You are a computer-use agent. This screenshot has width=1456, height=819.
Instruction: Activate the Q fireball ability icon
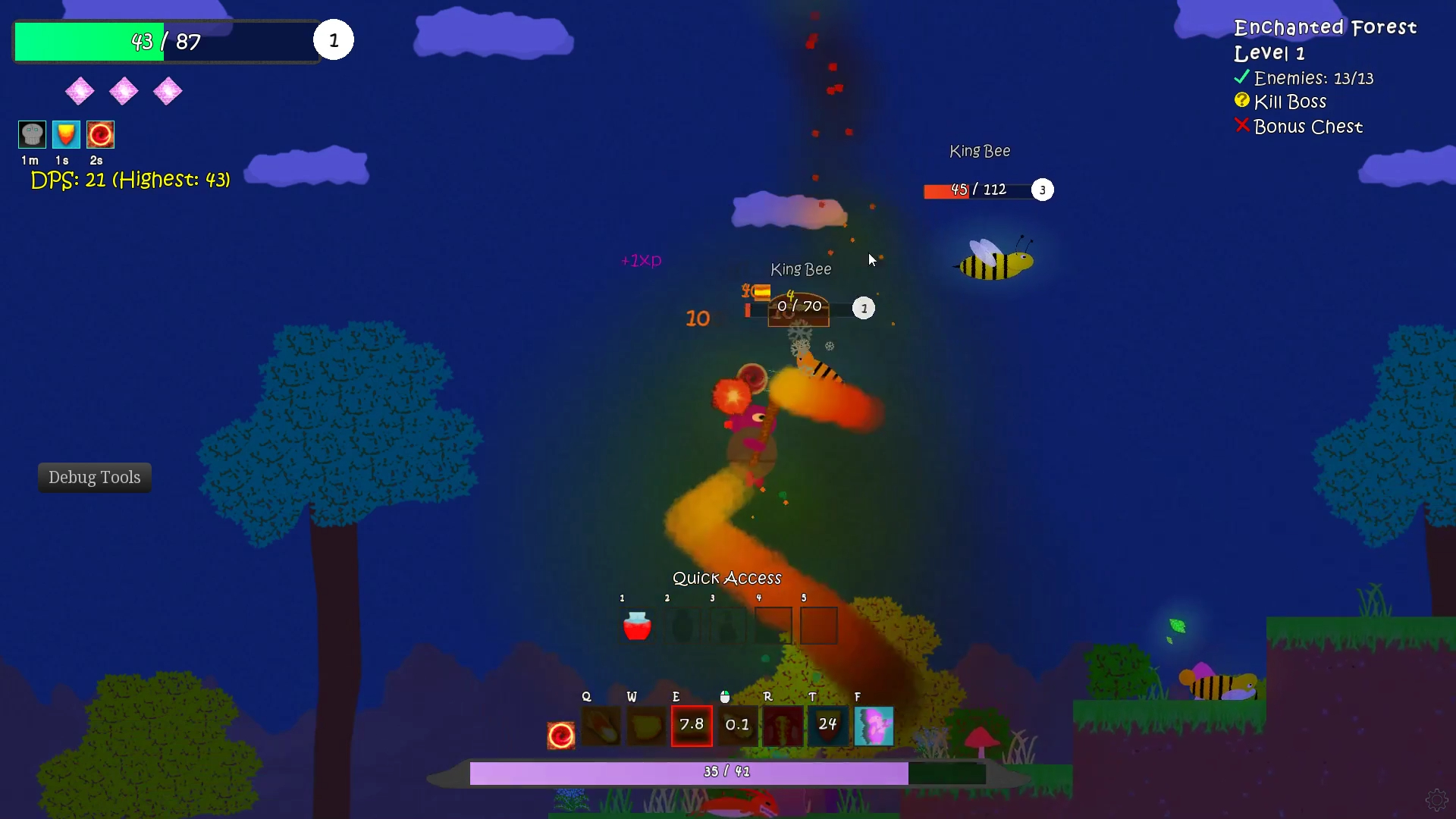601,726
